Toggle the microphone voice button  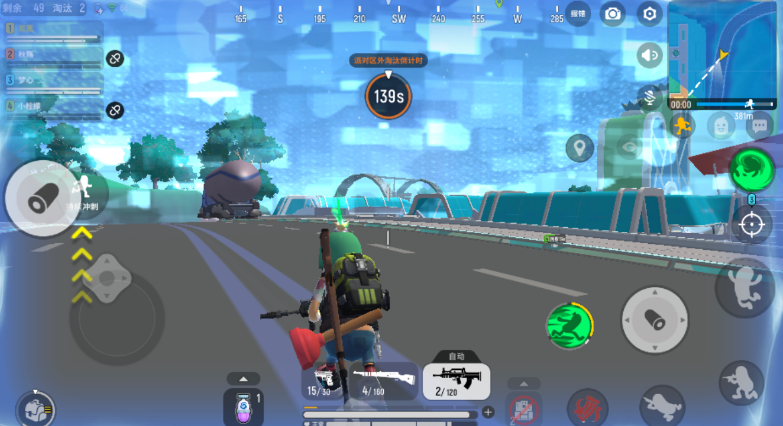click(x=650, y=97)
